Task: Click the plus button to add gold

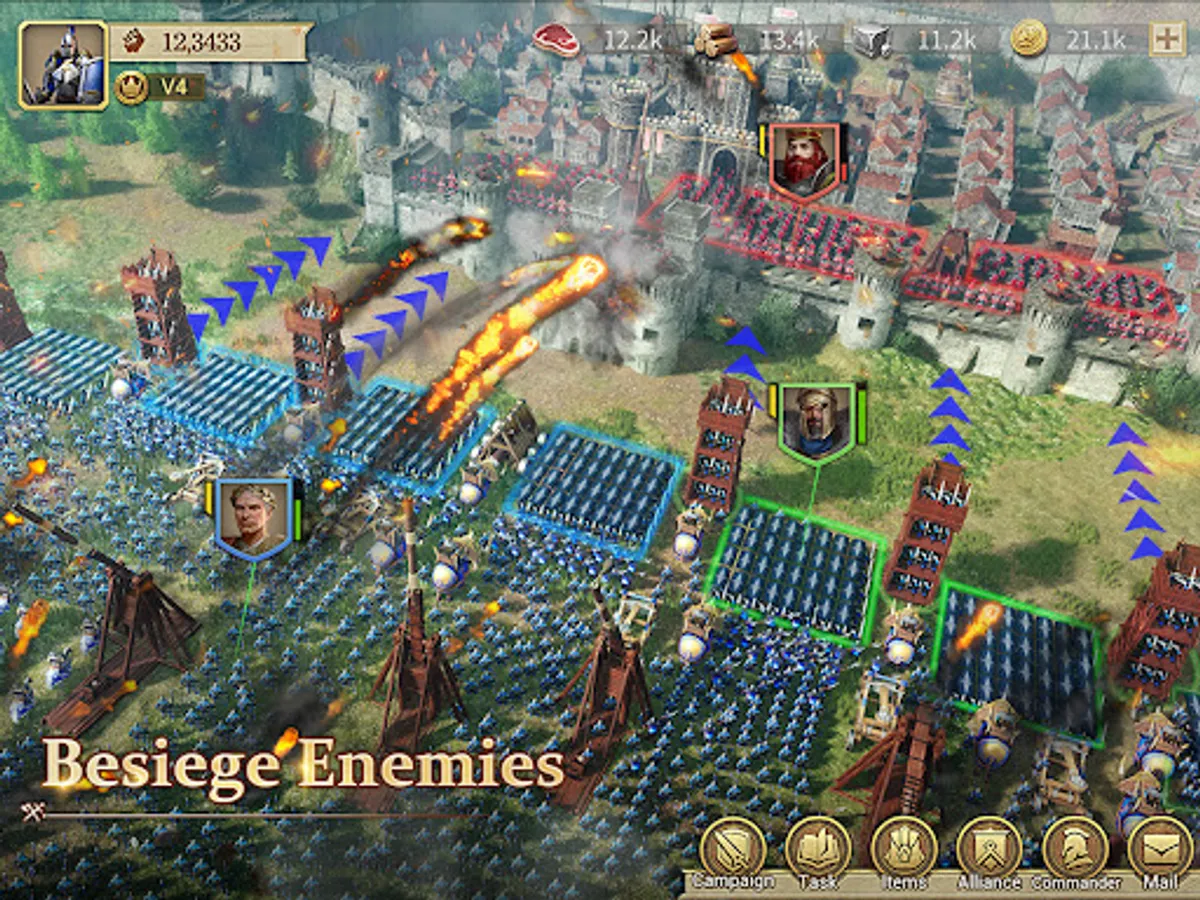Action: tap(1166, 39)
